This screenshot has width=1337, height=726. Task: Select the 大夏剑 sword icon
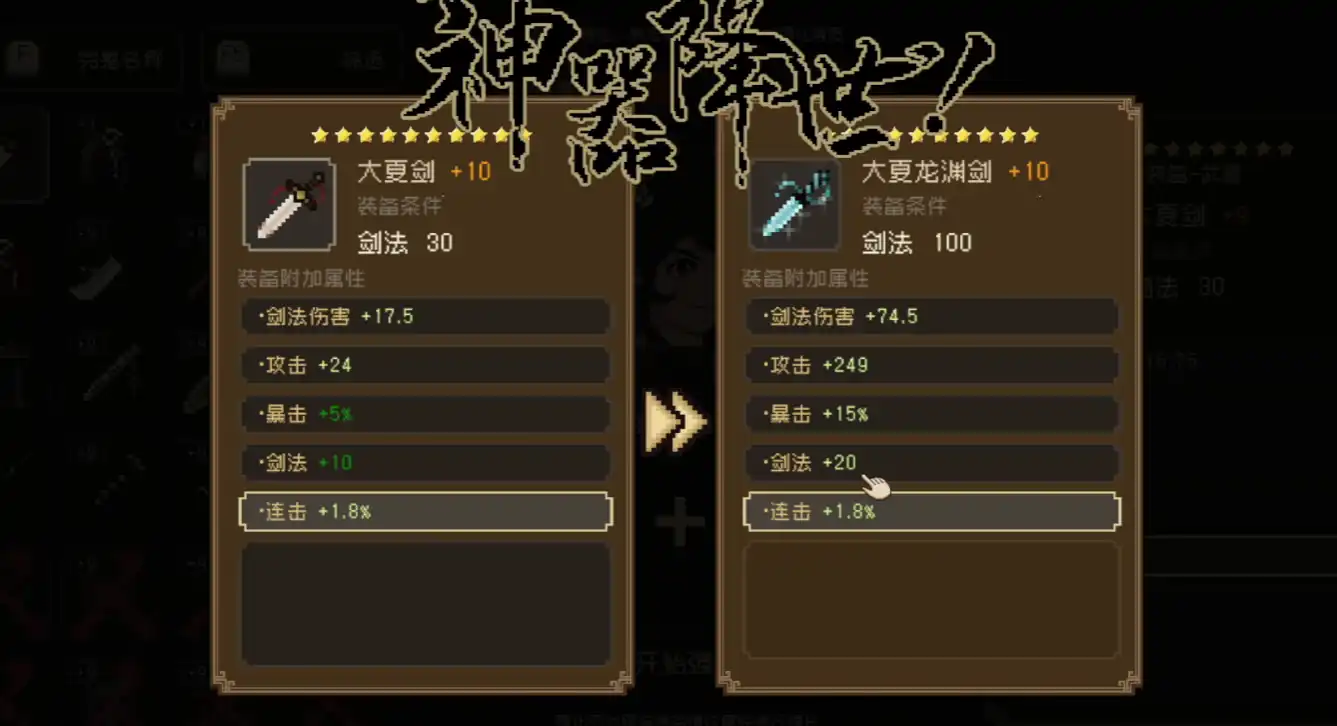pyautogui.click(x=289, y=205)
